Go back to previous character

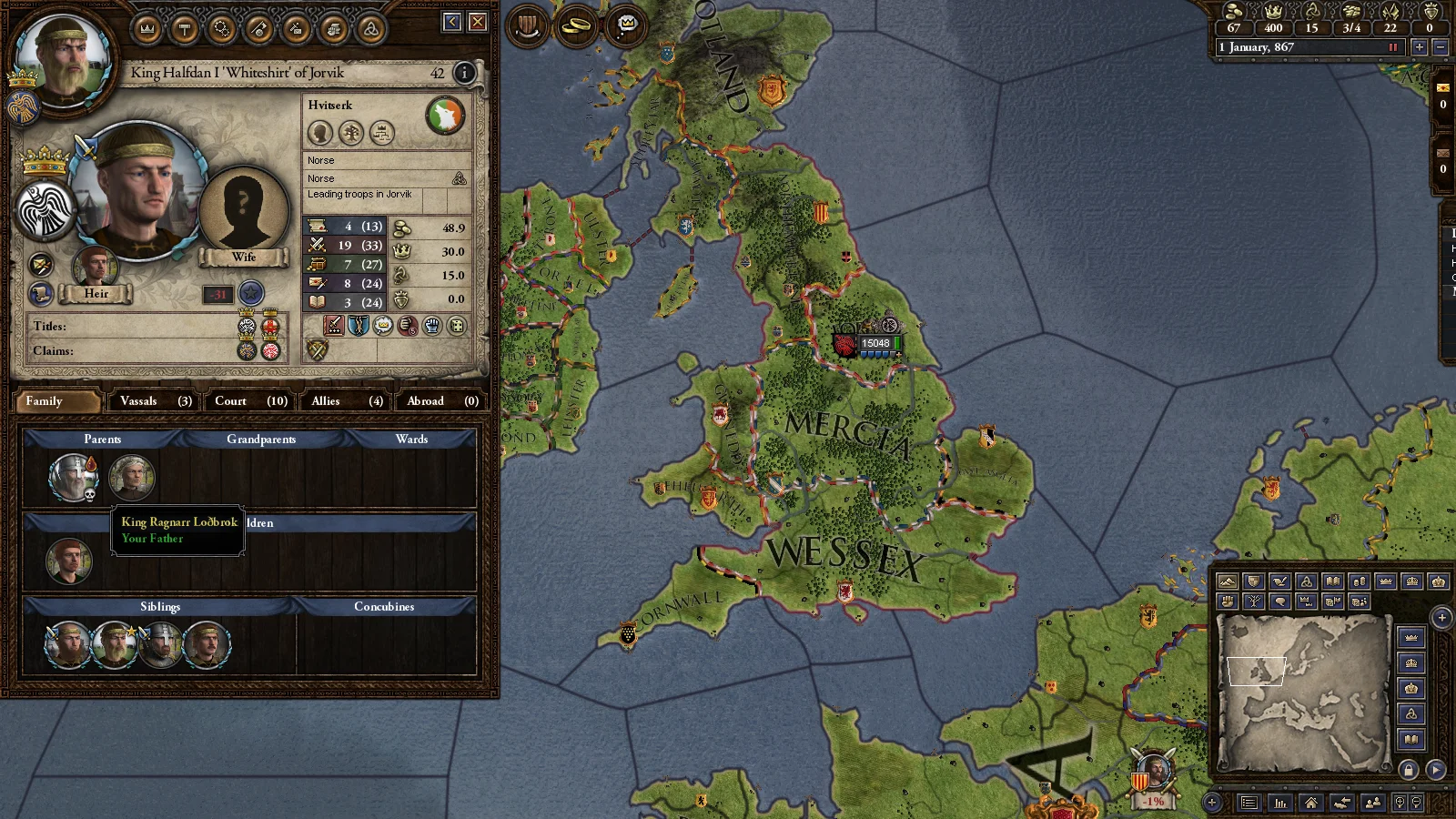tap(452, 22)
